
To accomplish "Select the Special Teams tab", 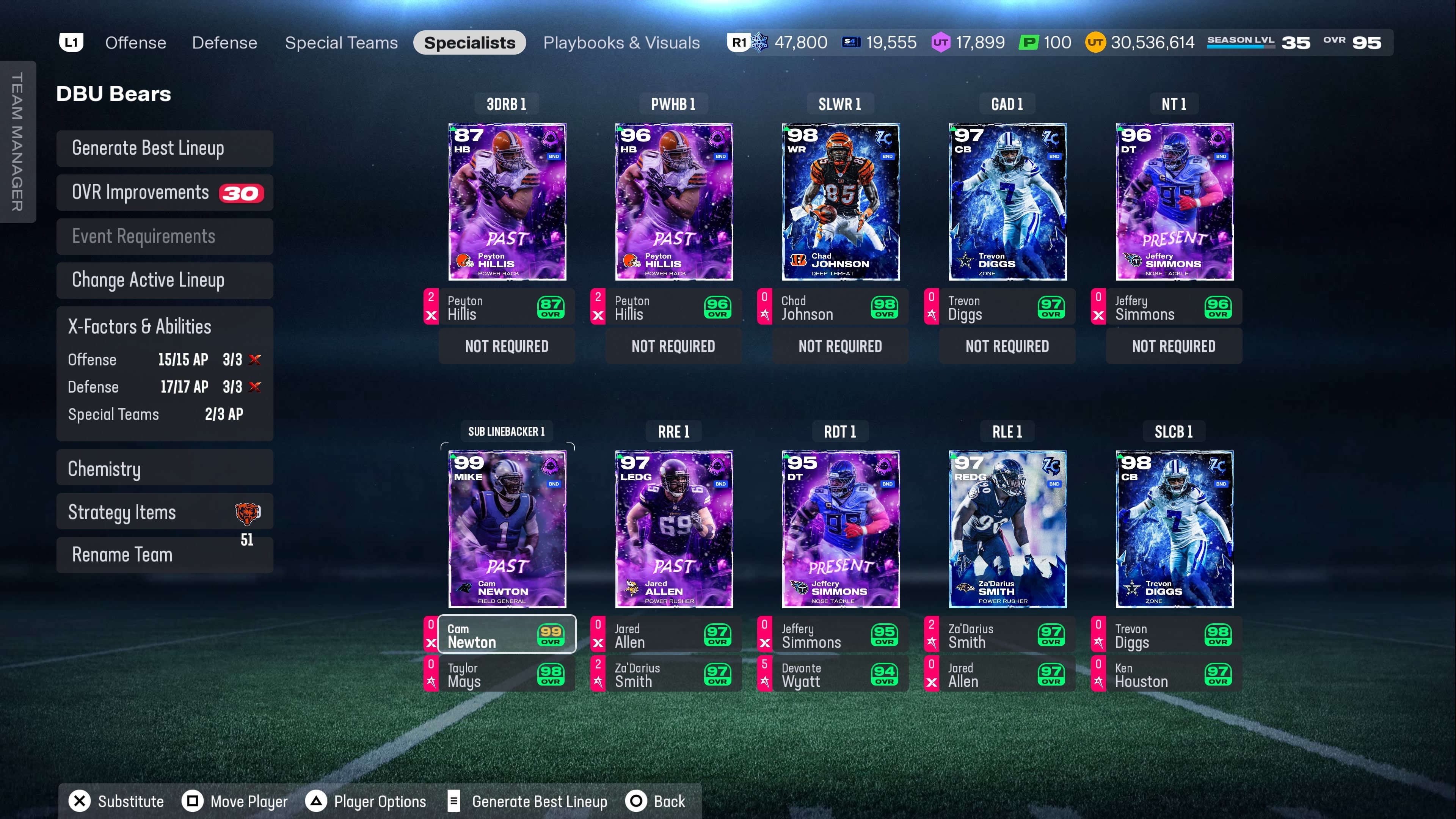I will pos(341,43).
